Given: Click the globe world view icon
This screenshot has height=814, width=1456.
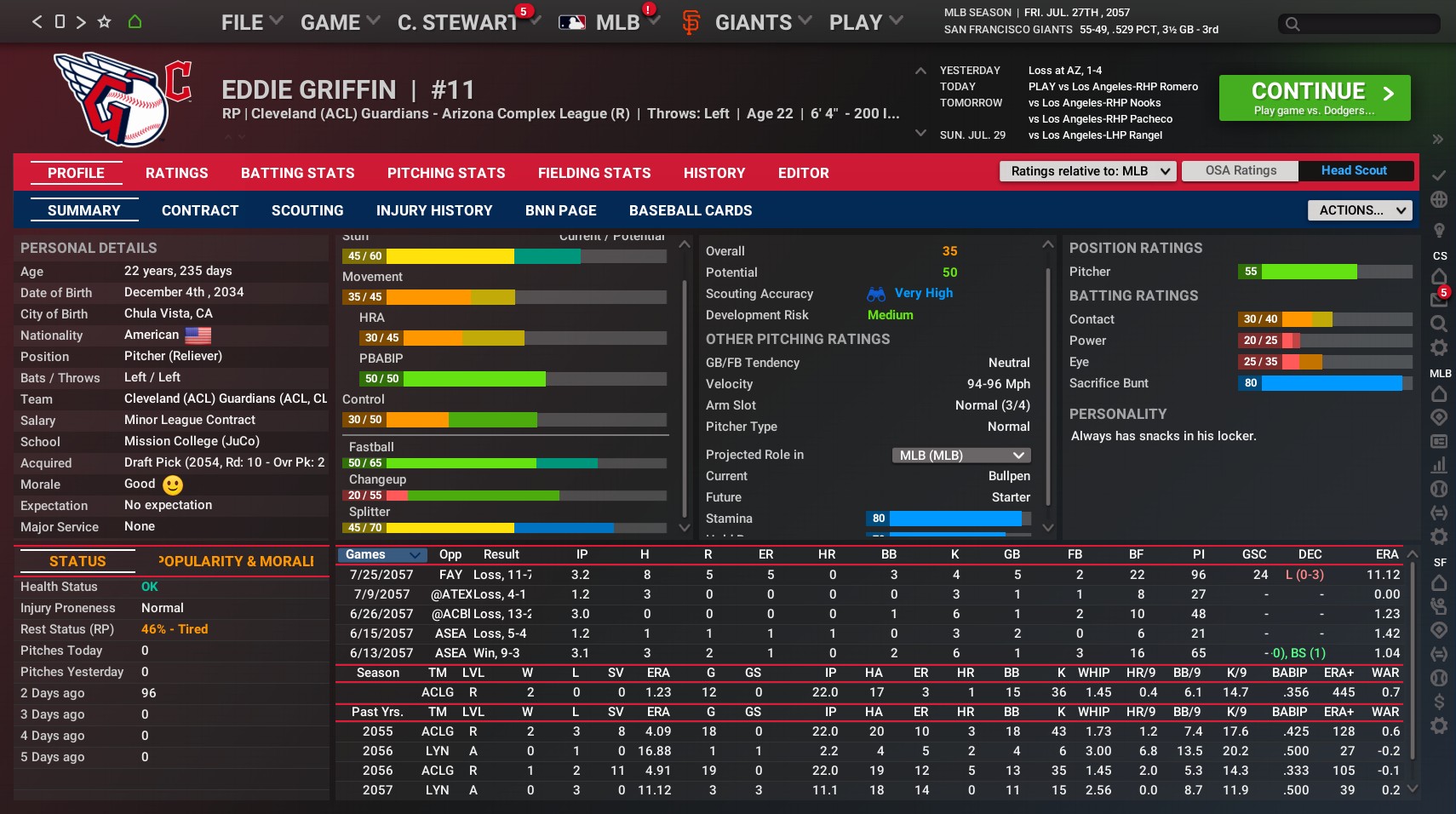Looking at the screenshot, I should [1439, 198].
